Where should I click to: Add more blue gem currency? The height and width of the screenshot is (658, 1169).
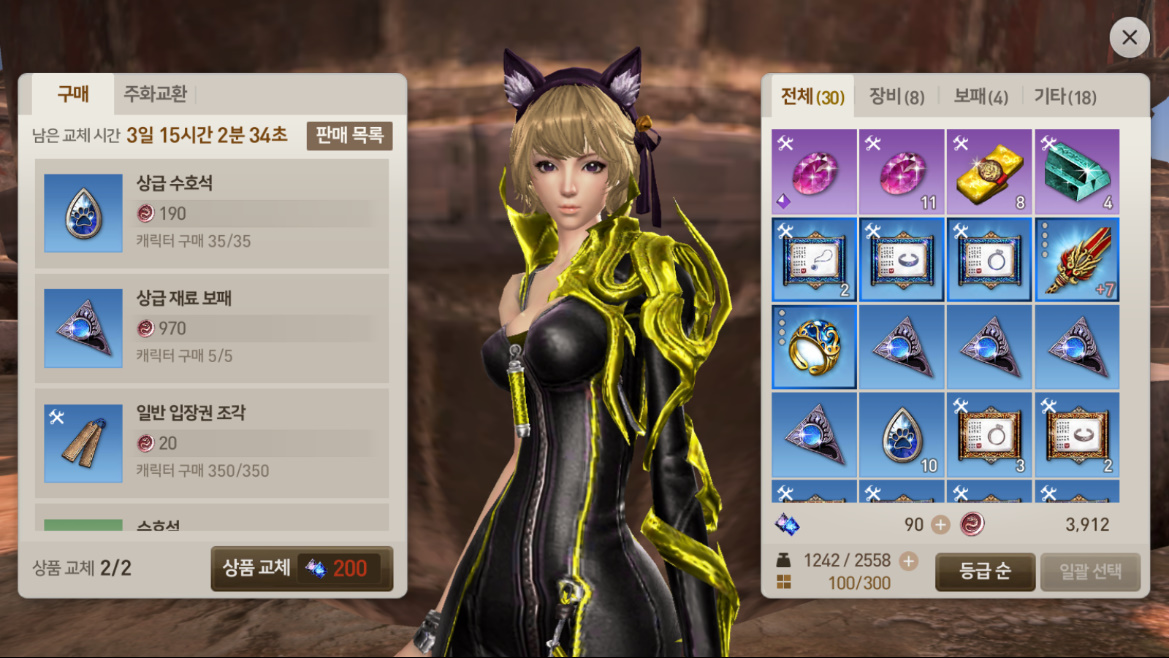(x=940, y=525)
